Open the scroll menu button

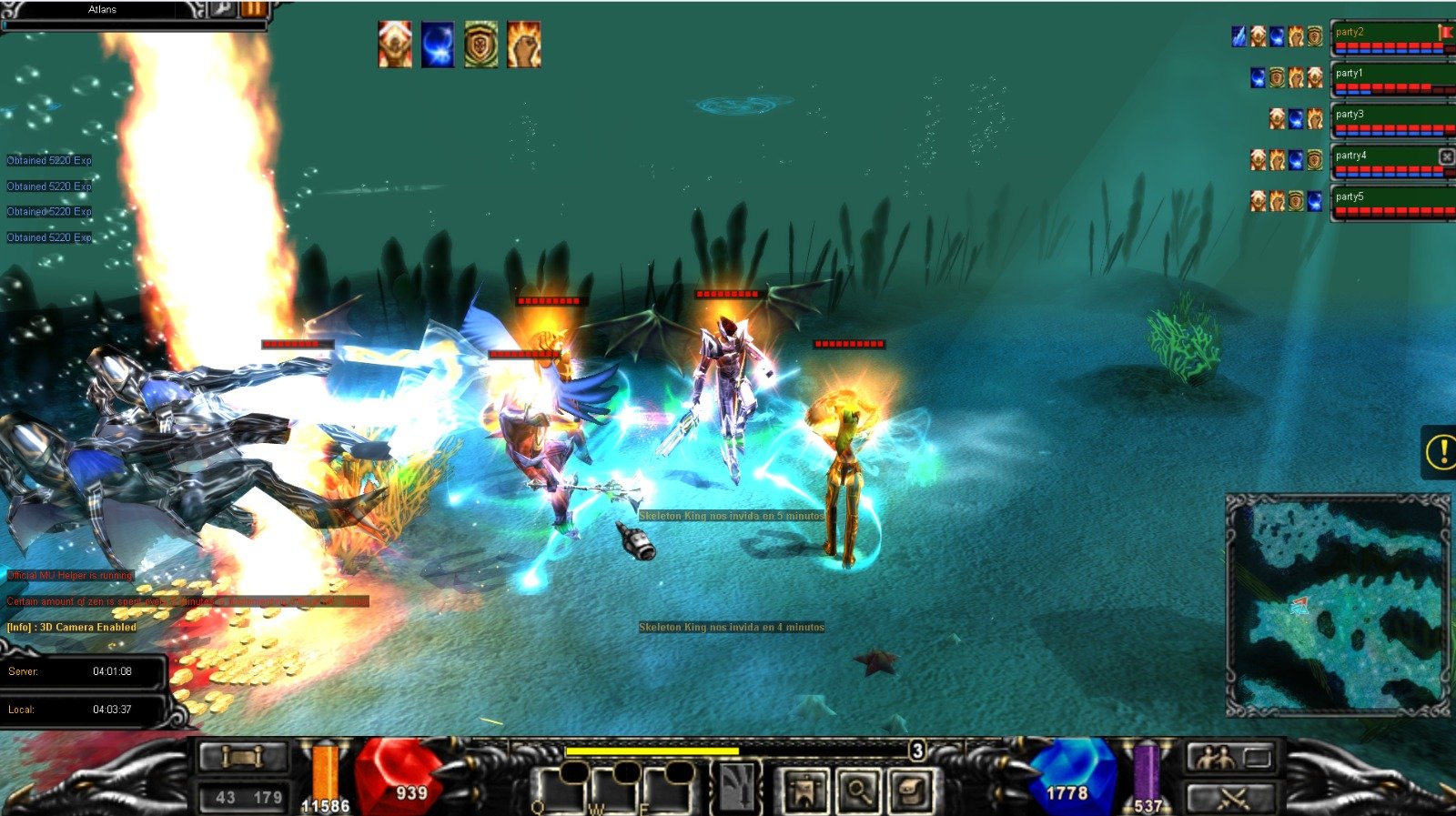tap(243, 757)
